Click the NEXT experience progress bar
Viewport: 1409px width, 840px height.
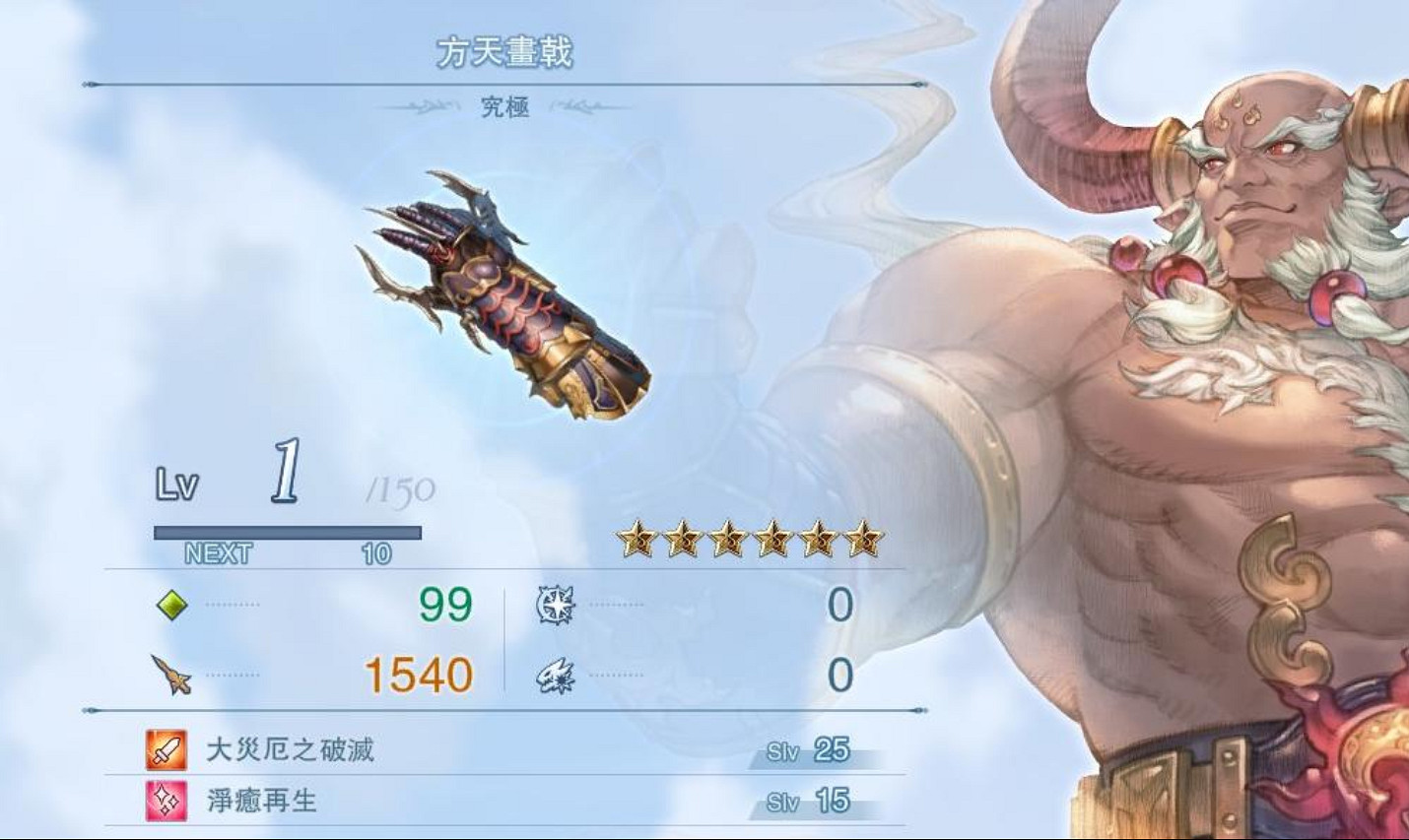coord(286,532)
